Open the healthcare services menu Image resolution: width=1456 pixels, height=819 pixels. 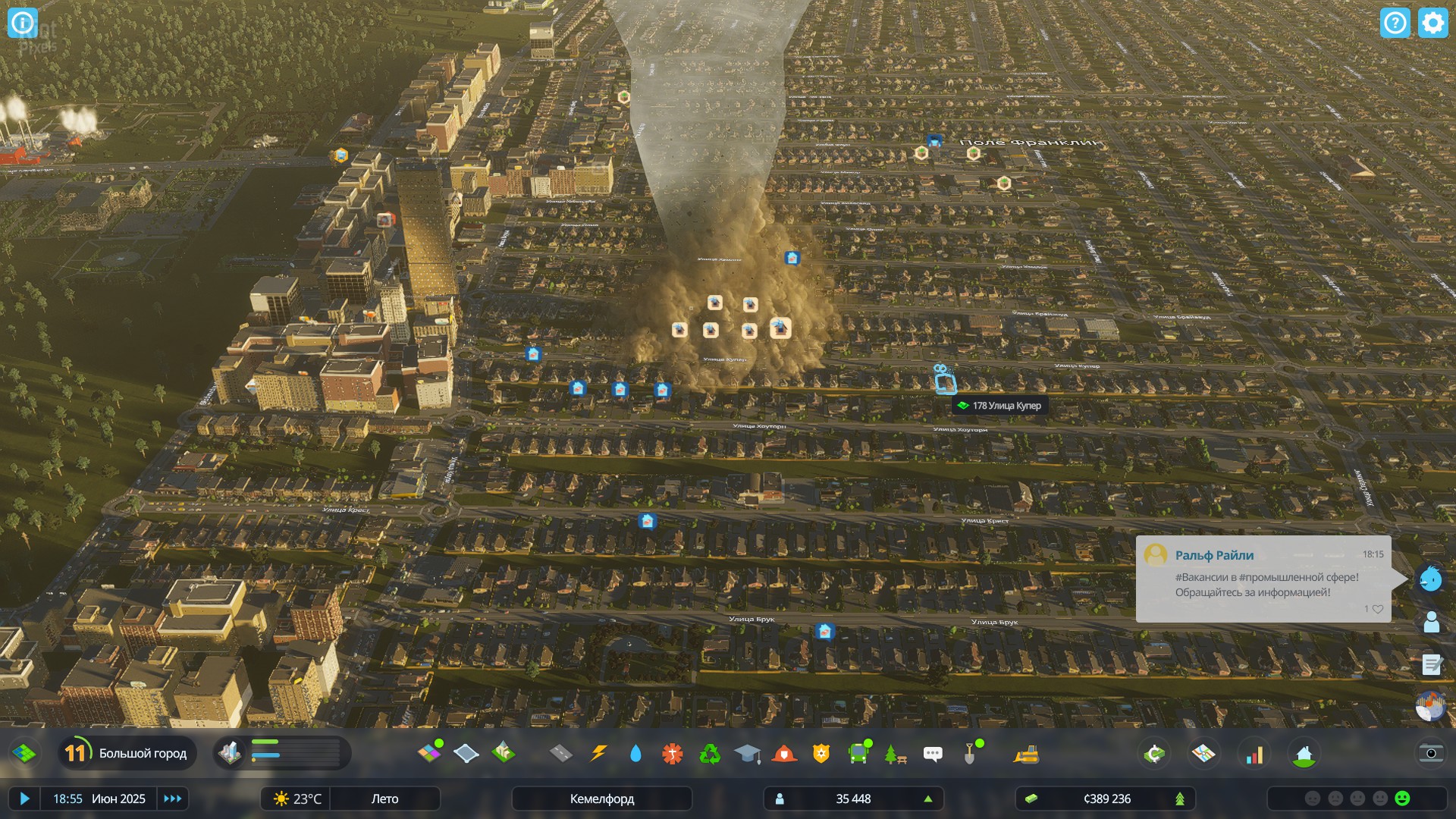pyautogui.click(x=673, y=754)
